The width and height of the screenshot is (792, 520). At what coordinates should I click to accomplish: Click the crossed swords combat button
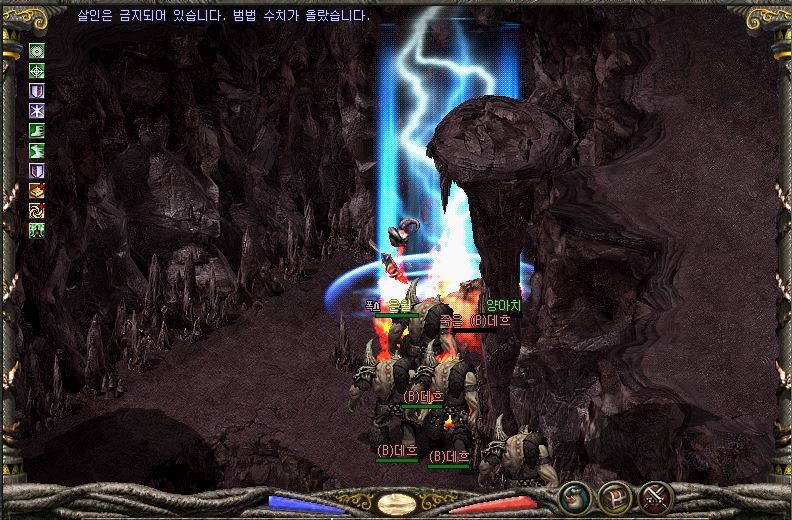pyautogui.click(x=655, y=495)
